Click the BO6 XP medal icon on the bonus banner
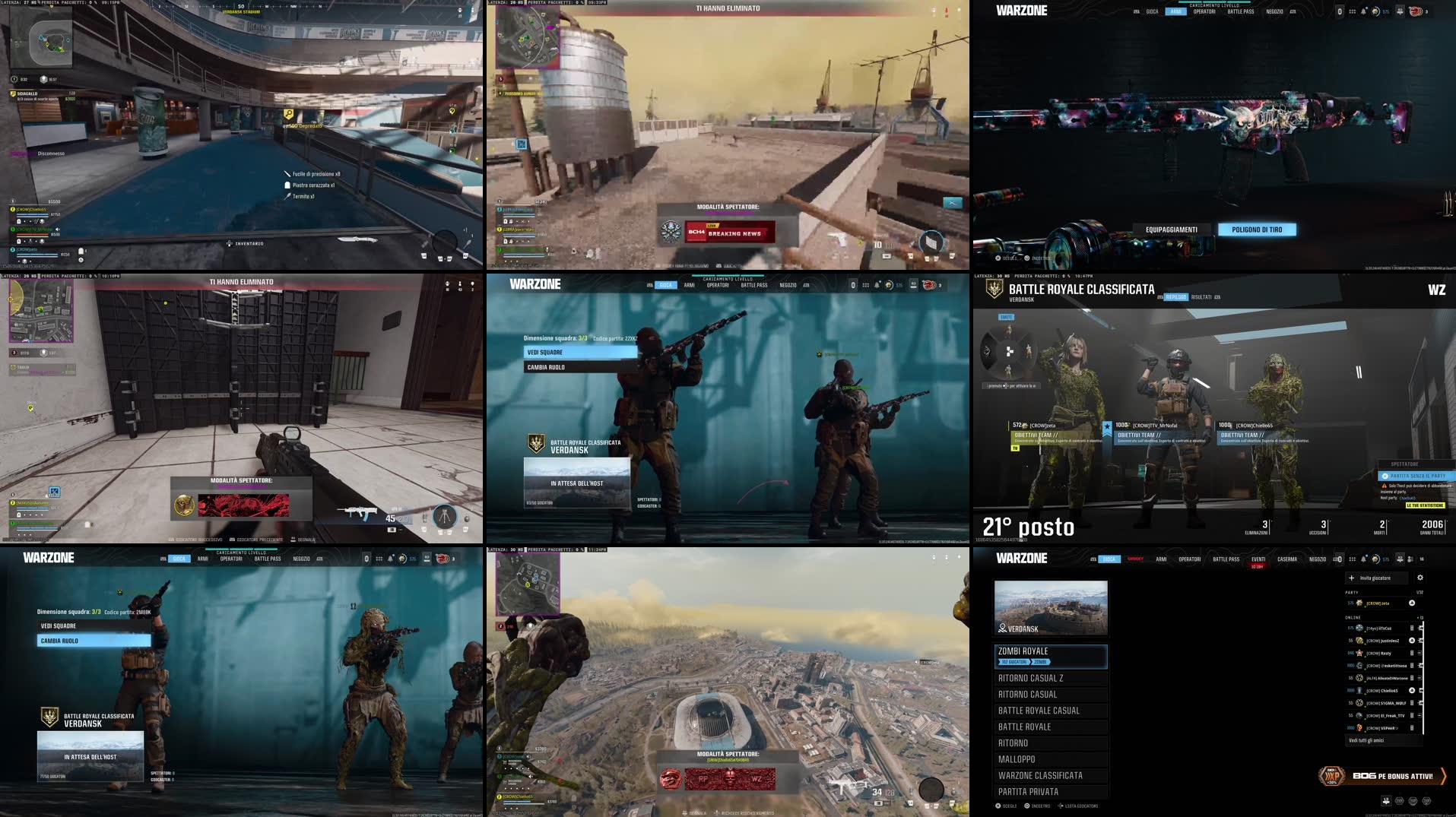1456x817 pixels. coord(1334,774)
